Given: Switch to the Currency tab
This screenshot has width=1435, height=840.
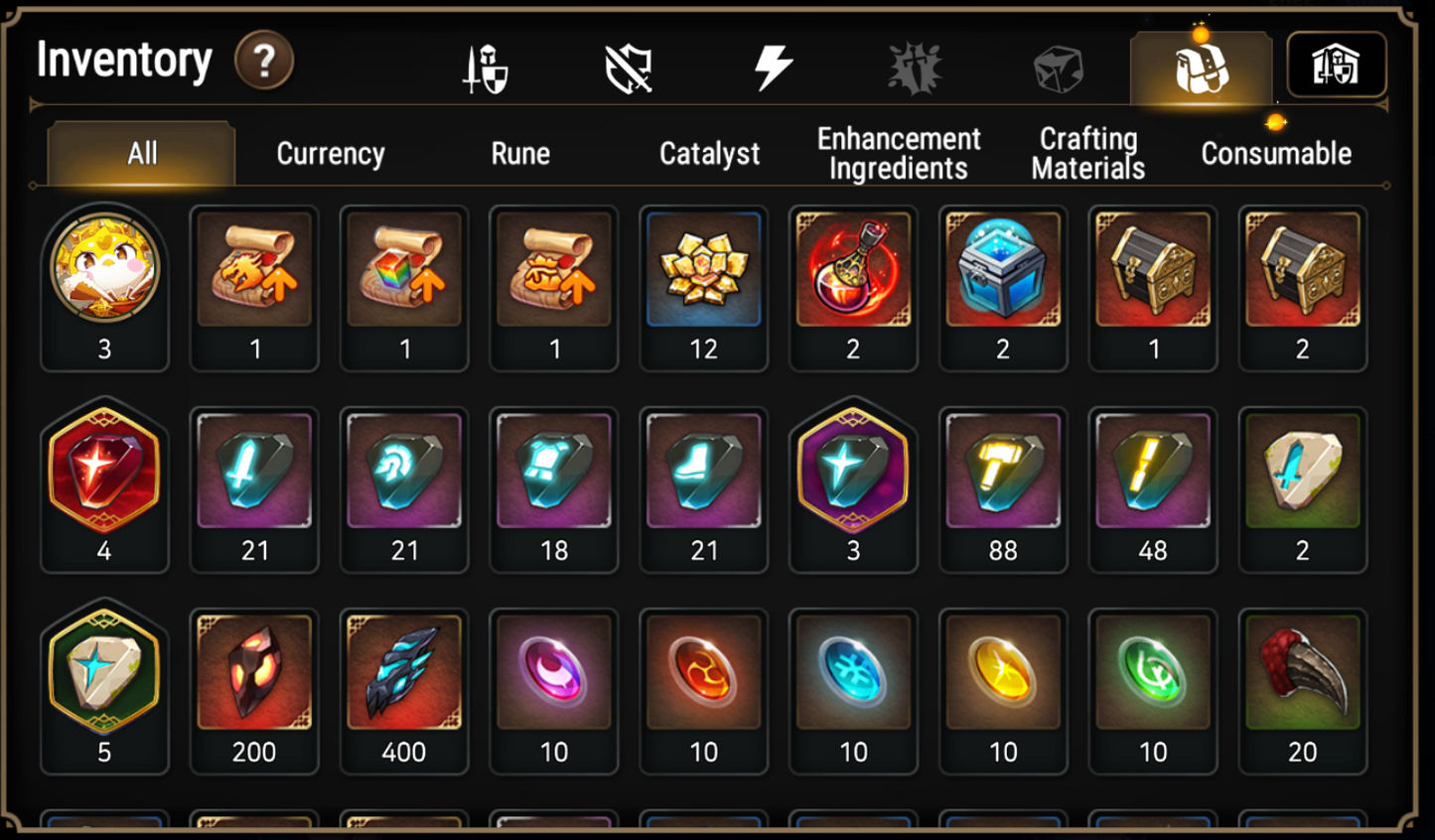Looking at the screenshot, I should tap(331, 154).
